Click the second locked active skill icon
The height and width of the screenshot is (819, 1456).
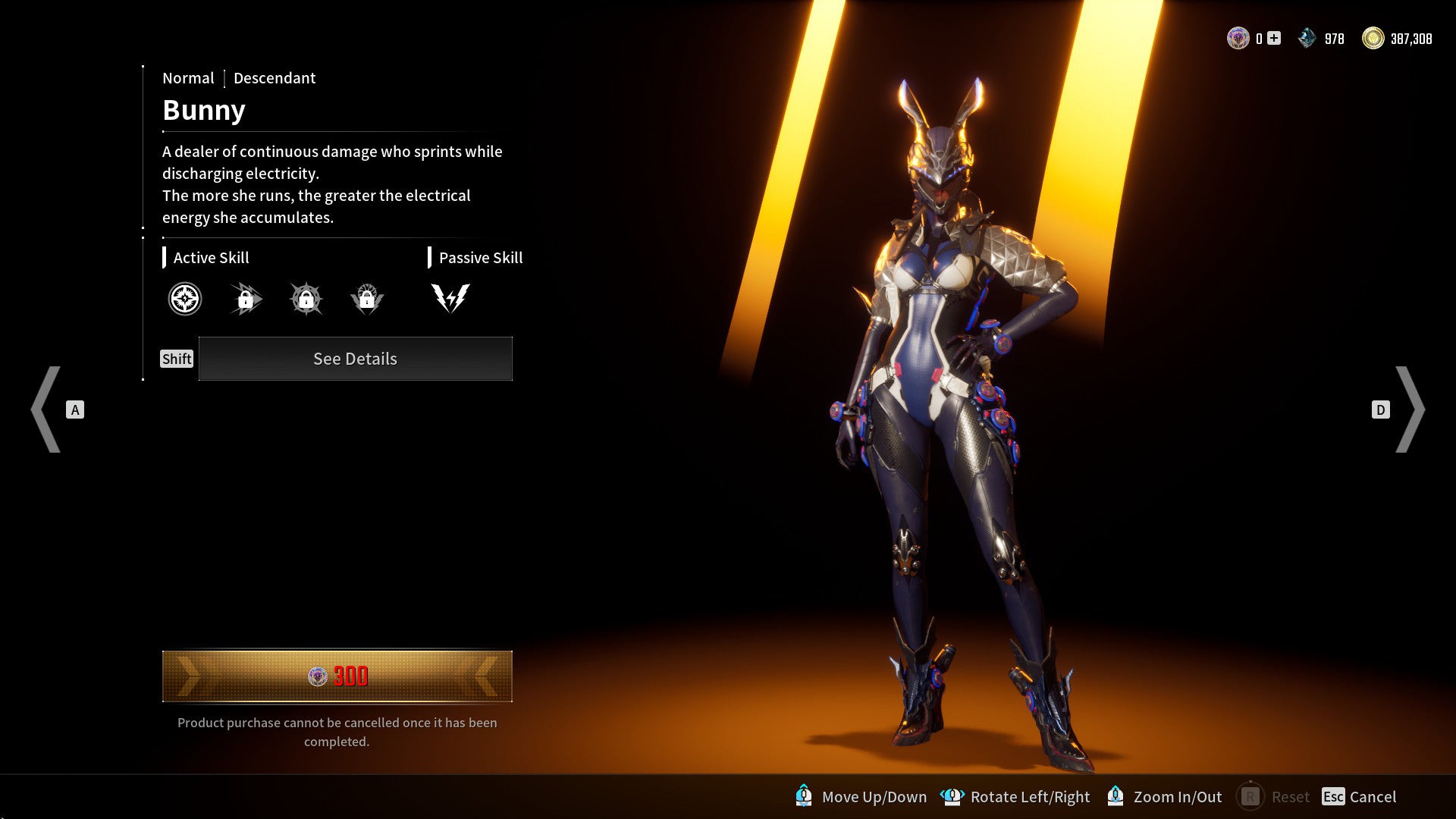pos(245,299)
